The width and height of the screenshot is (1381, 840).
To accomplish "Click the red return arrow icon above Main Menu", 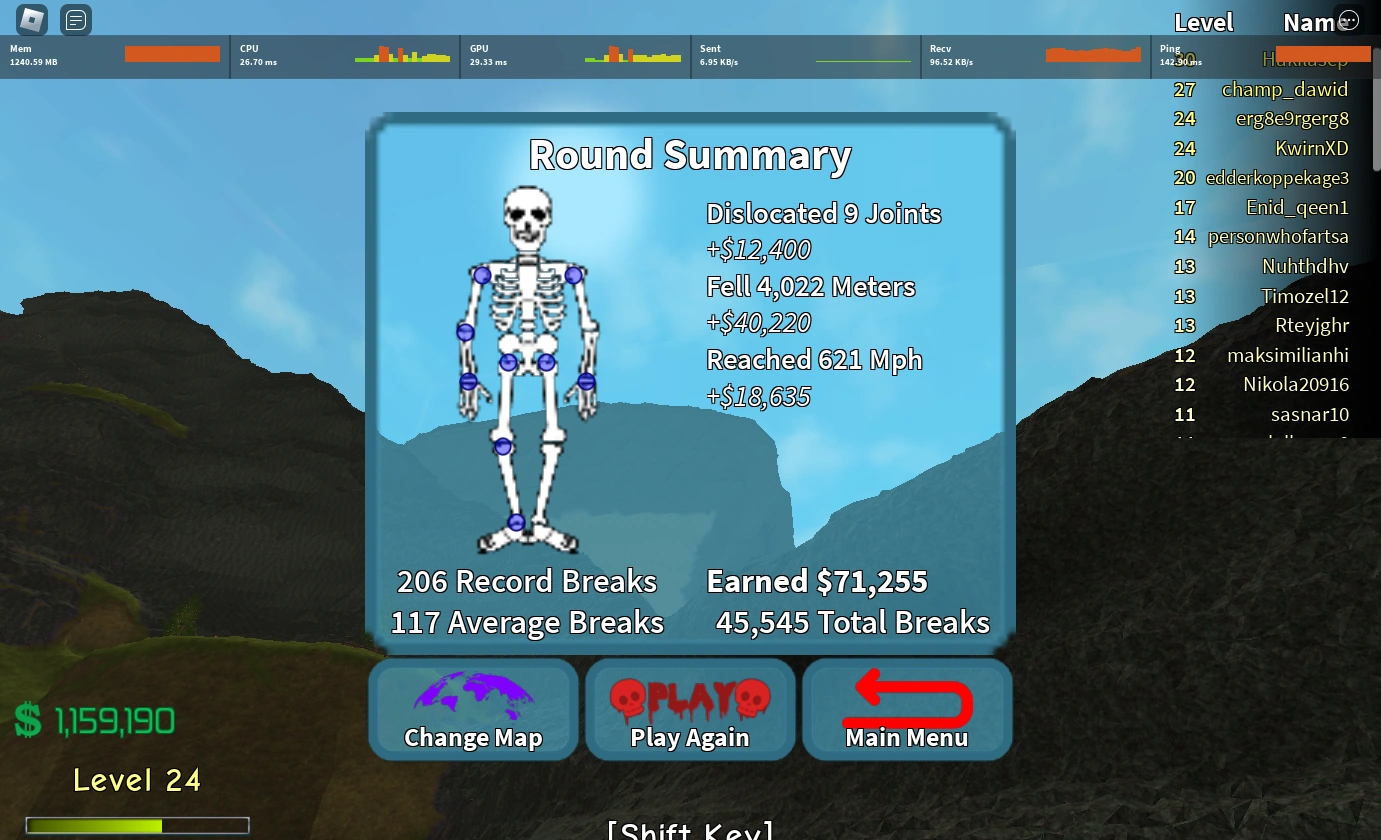I will tap(906, 694).
